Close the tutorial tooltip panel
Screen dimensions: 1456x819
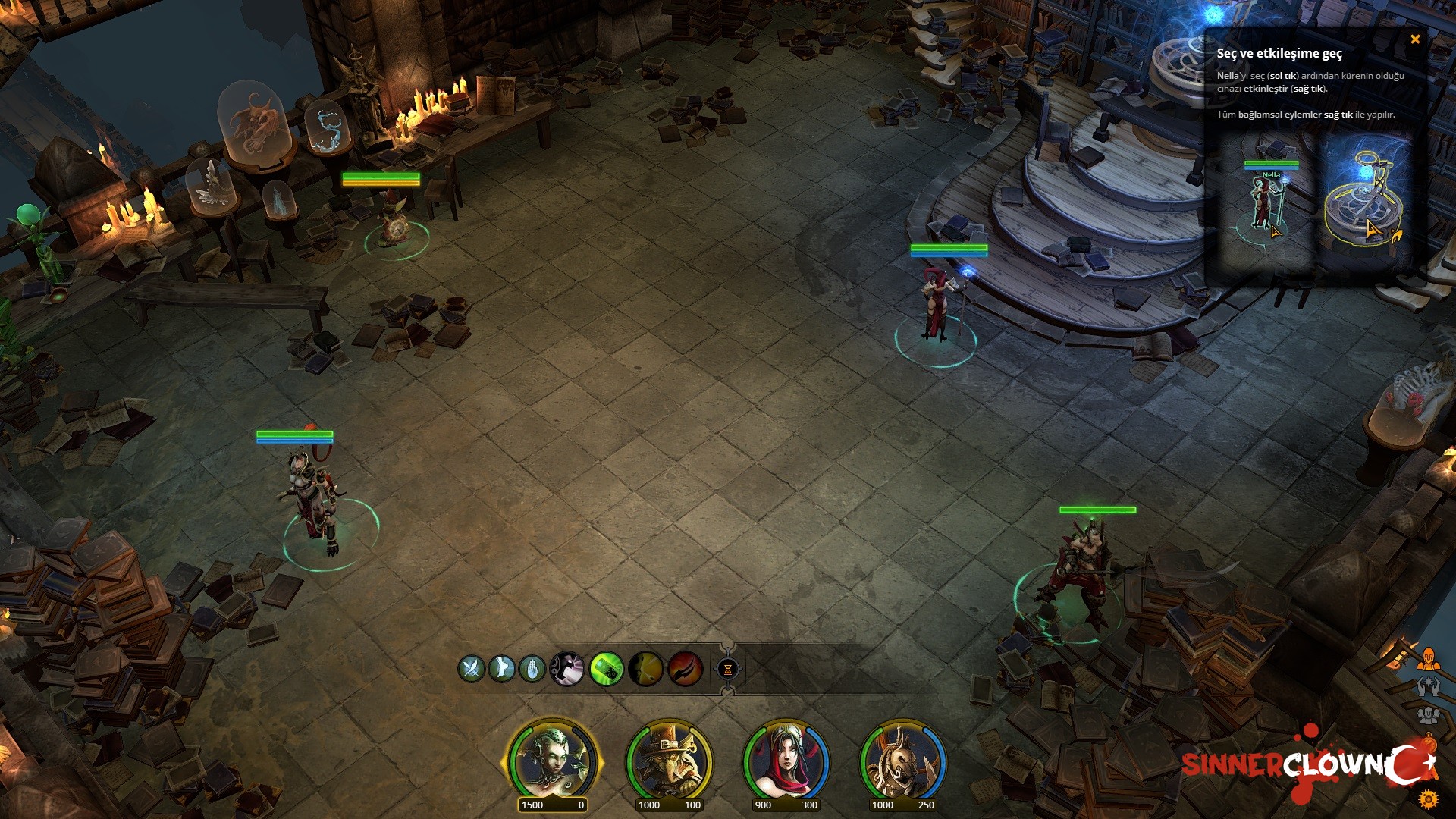1415,39
